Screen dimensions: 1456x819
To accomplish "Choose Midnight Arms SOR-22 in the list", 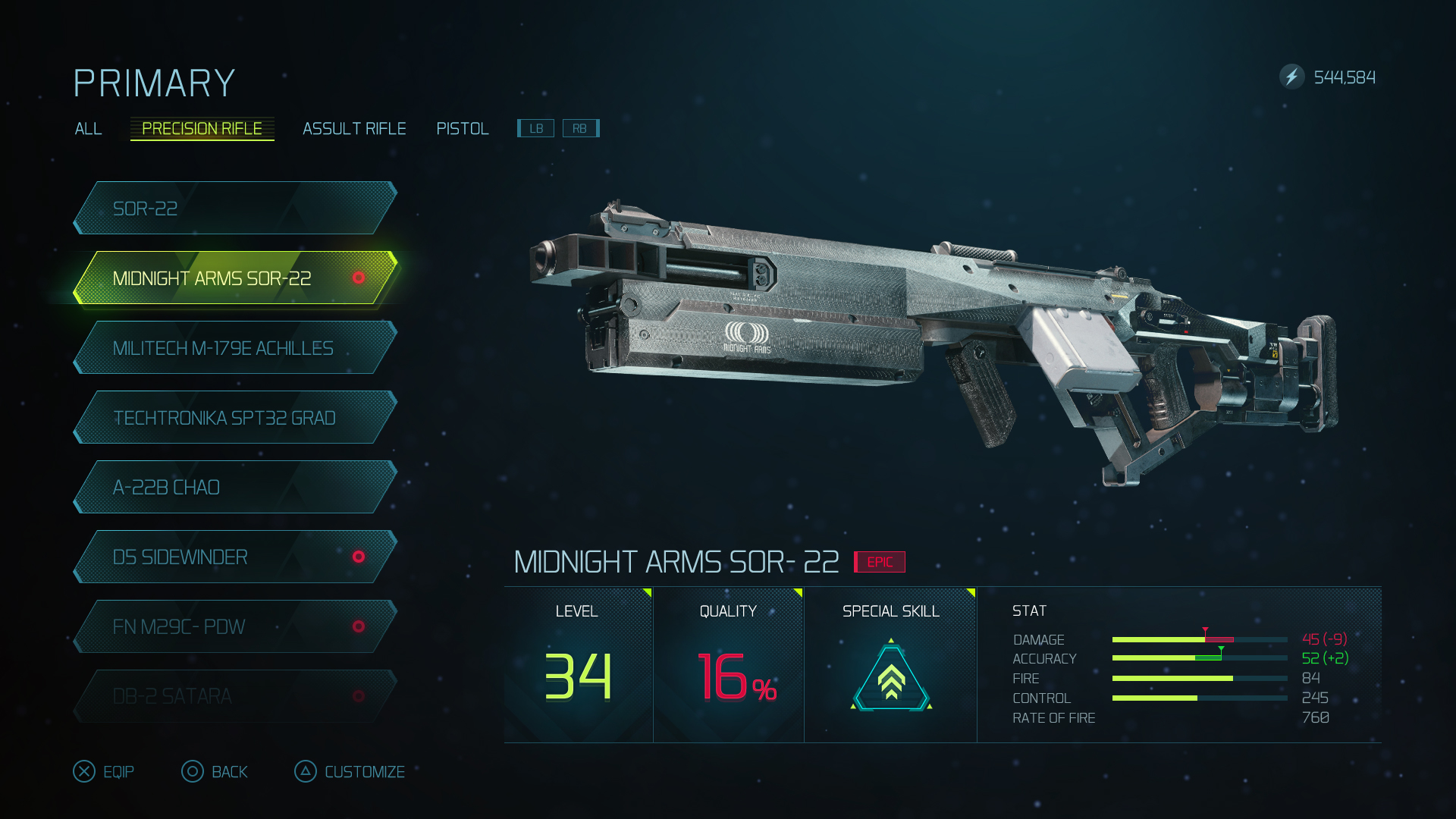I will [x=235, y=278].
